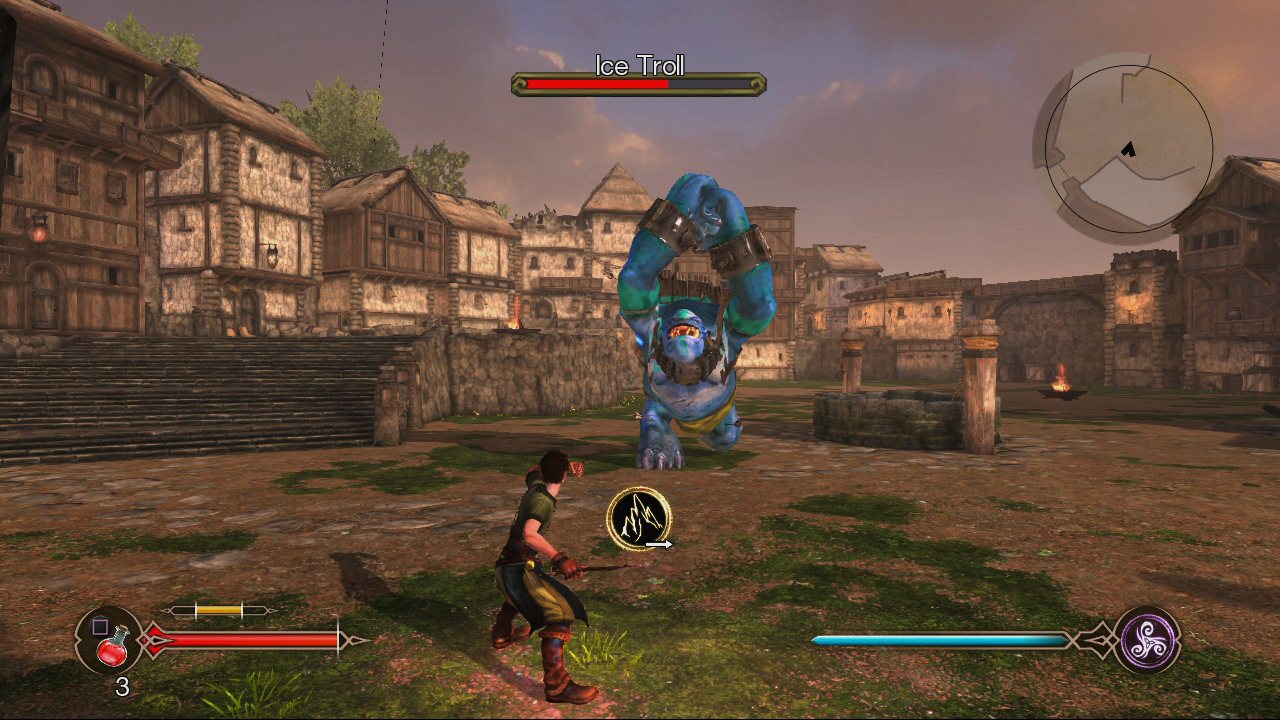Activate the purple triskelion spell icon
This screenshot has width=1280, height=720.
point(1147,639)
